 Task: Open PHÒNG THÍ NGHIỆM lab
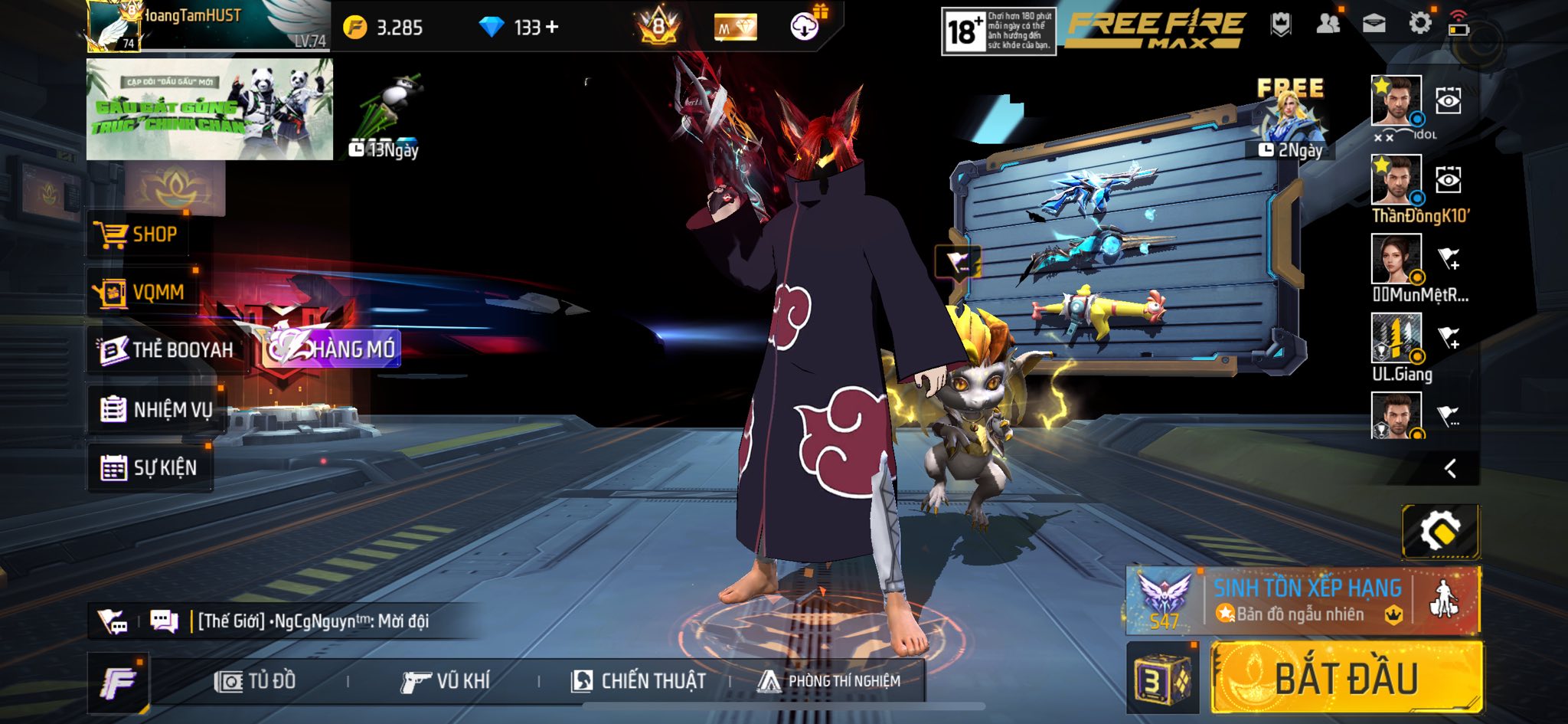point(829,681)
